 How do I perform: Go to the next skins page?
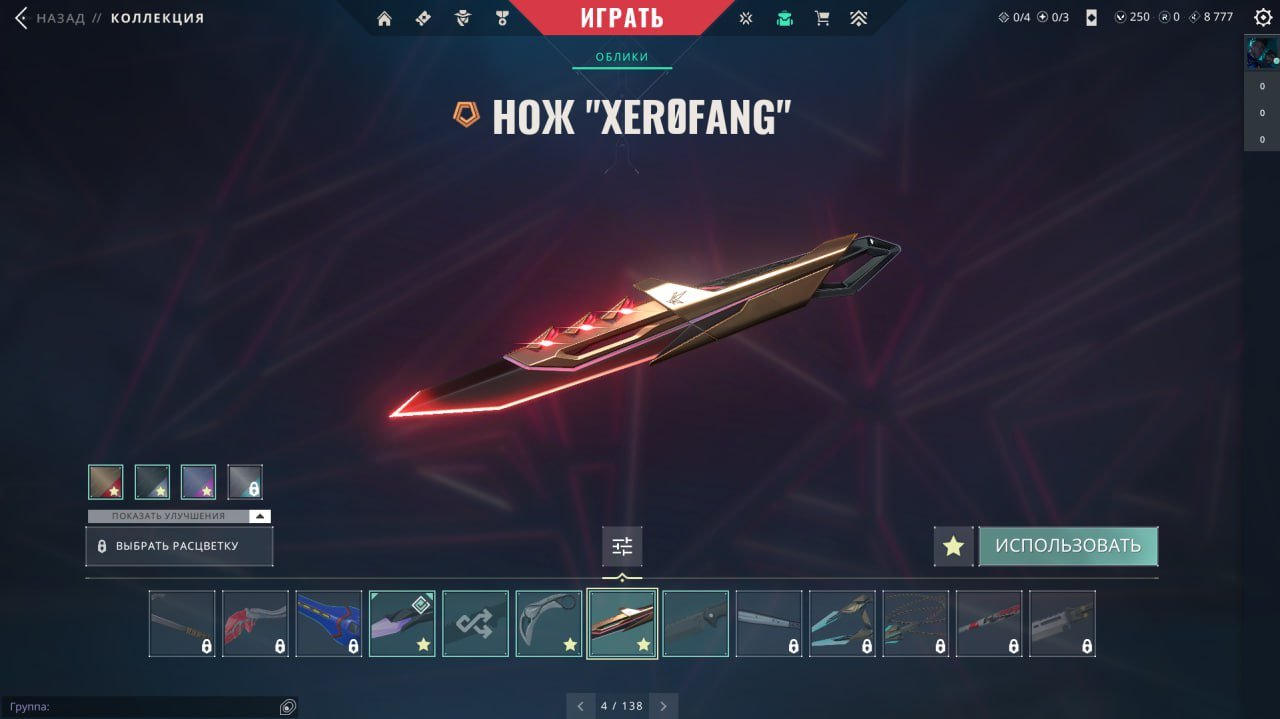point(663,706)
